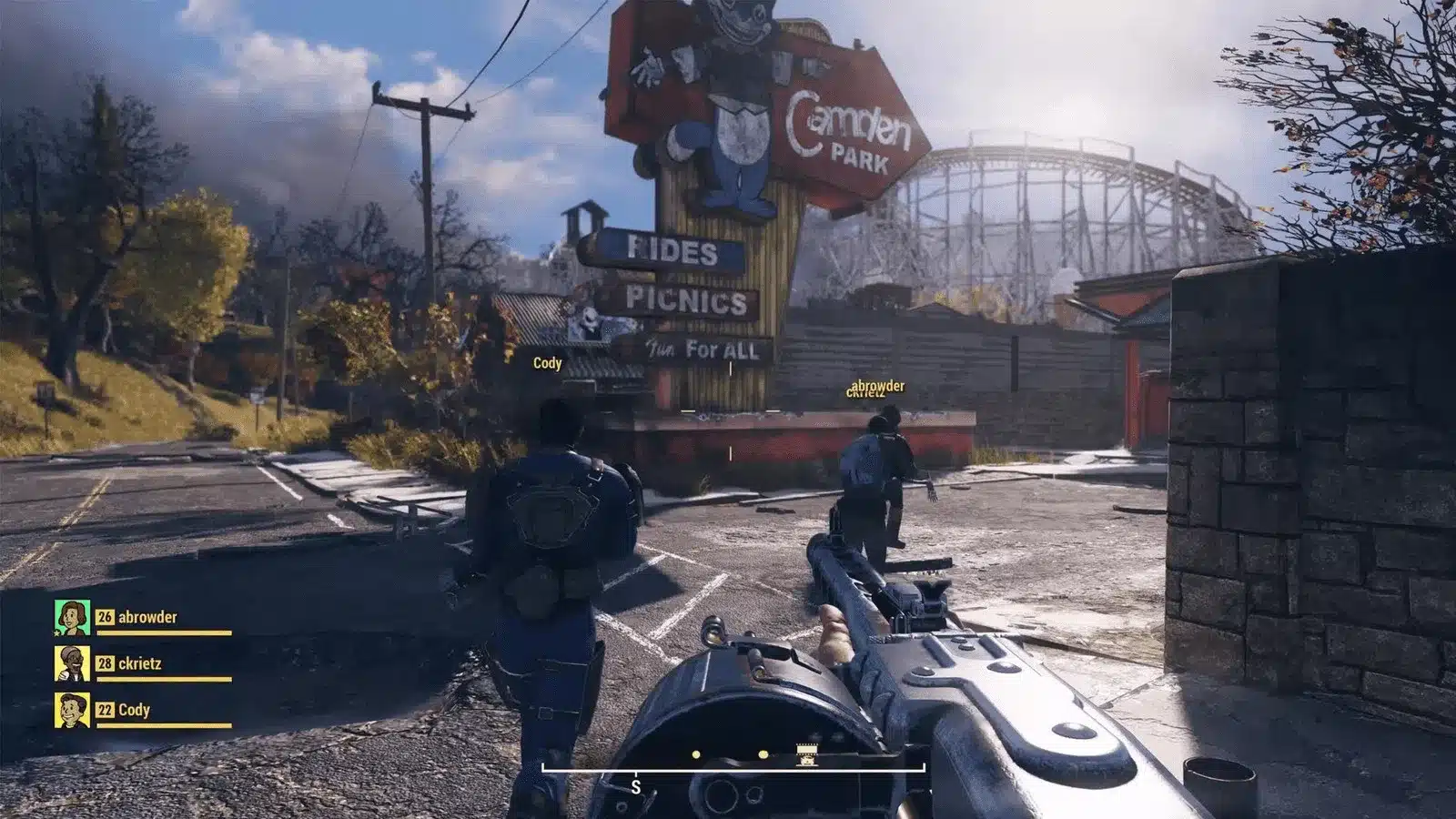Click the left teammate dot on the compass
This screenshot has width=1456, height=819.
point(695,753)
